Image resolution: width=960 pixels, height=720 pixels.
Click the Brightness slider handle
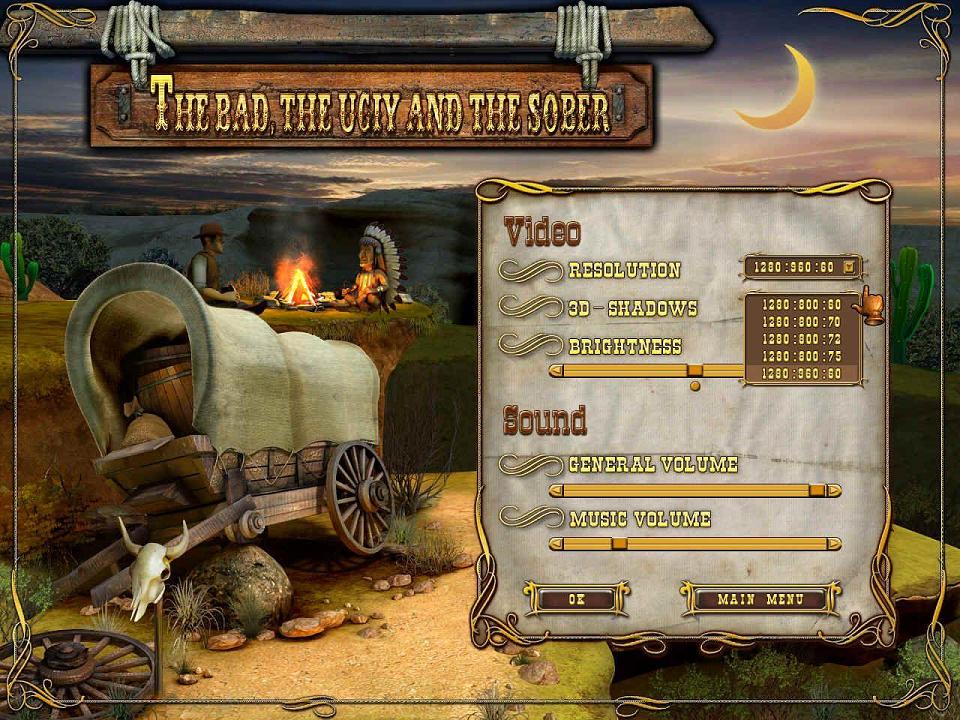(x=695, y=371)
